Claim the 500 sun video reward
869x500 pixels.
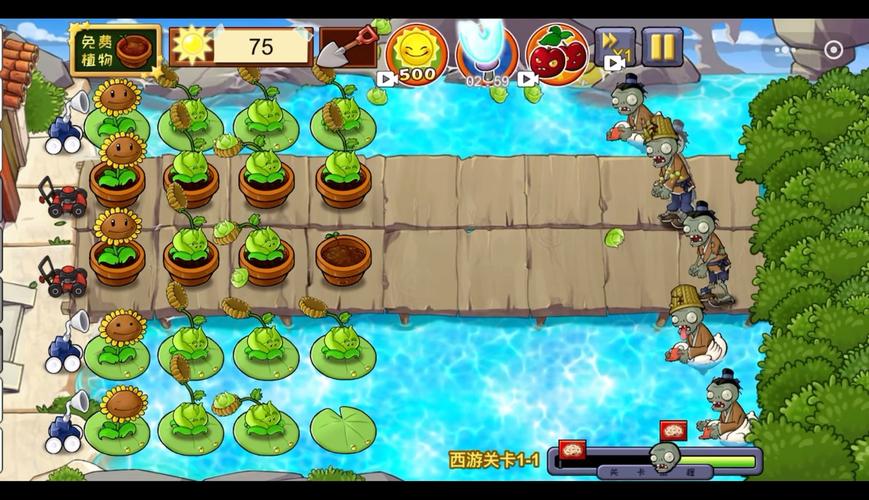[x=416, y=54]
